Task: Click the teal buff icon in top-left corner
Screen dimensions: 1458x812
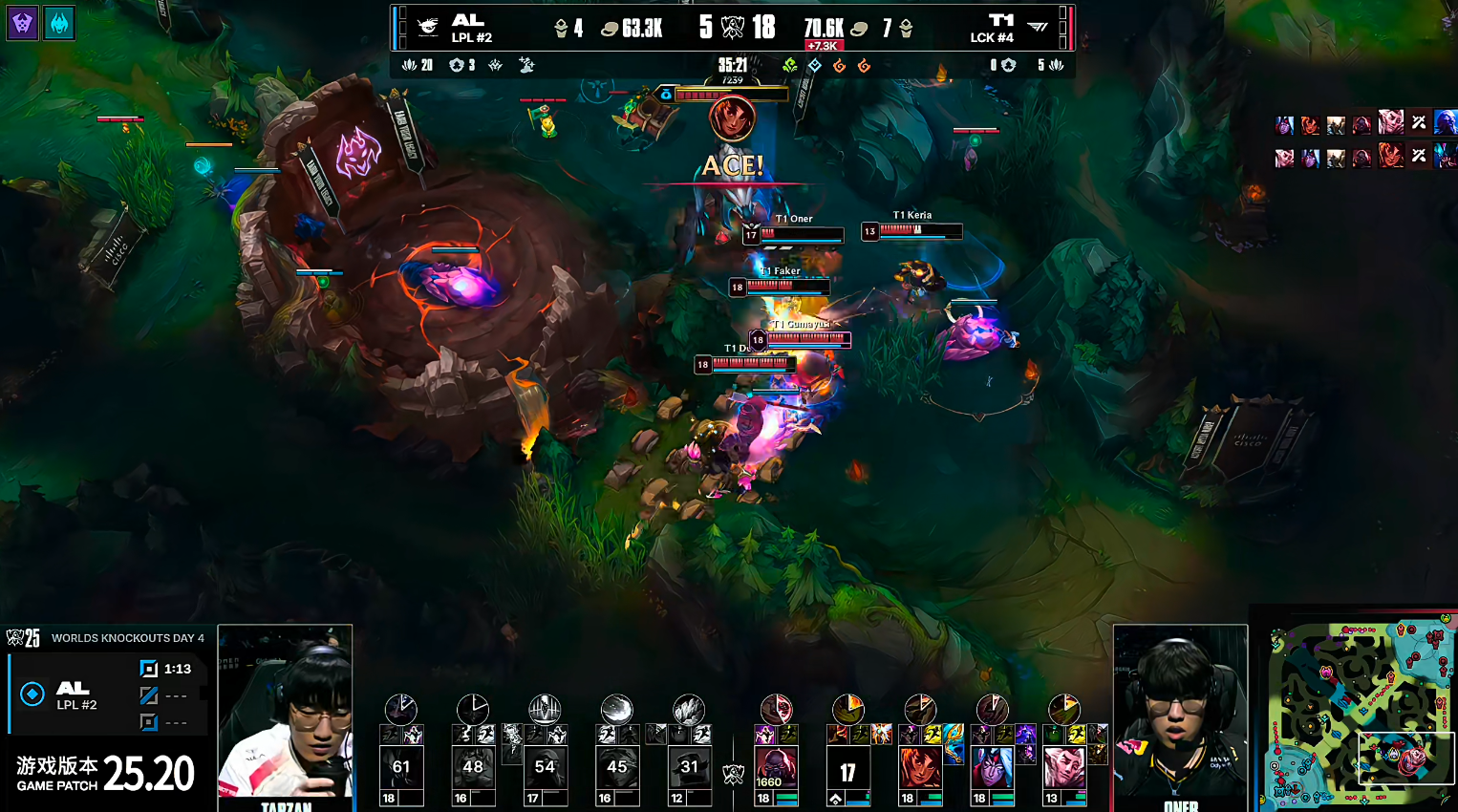Action: click(59, 23)
